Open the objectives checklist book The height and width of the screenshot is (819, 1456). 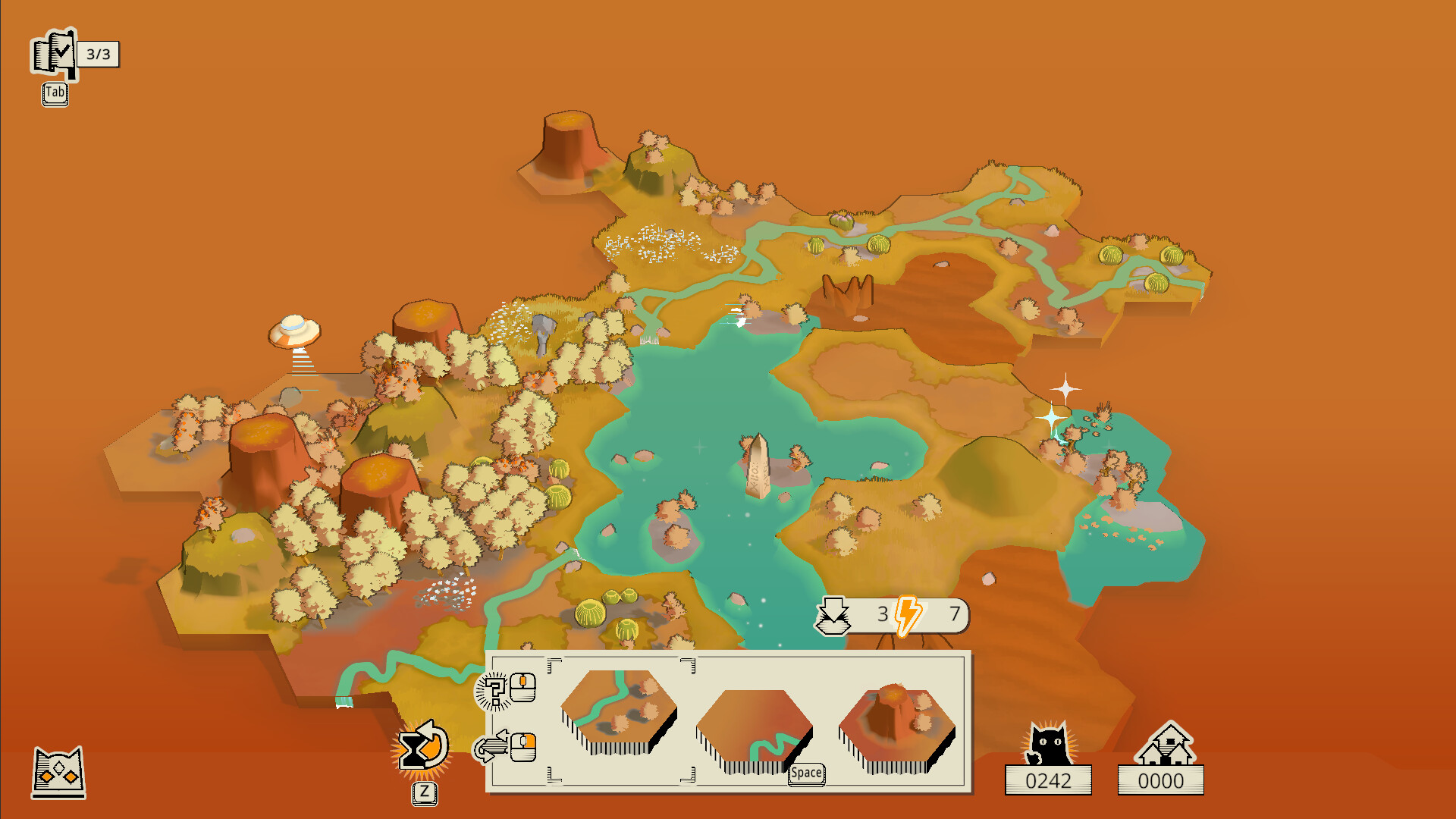(x=54, y=54)
